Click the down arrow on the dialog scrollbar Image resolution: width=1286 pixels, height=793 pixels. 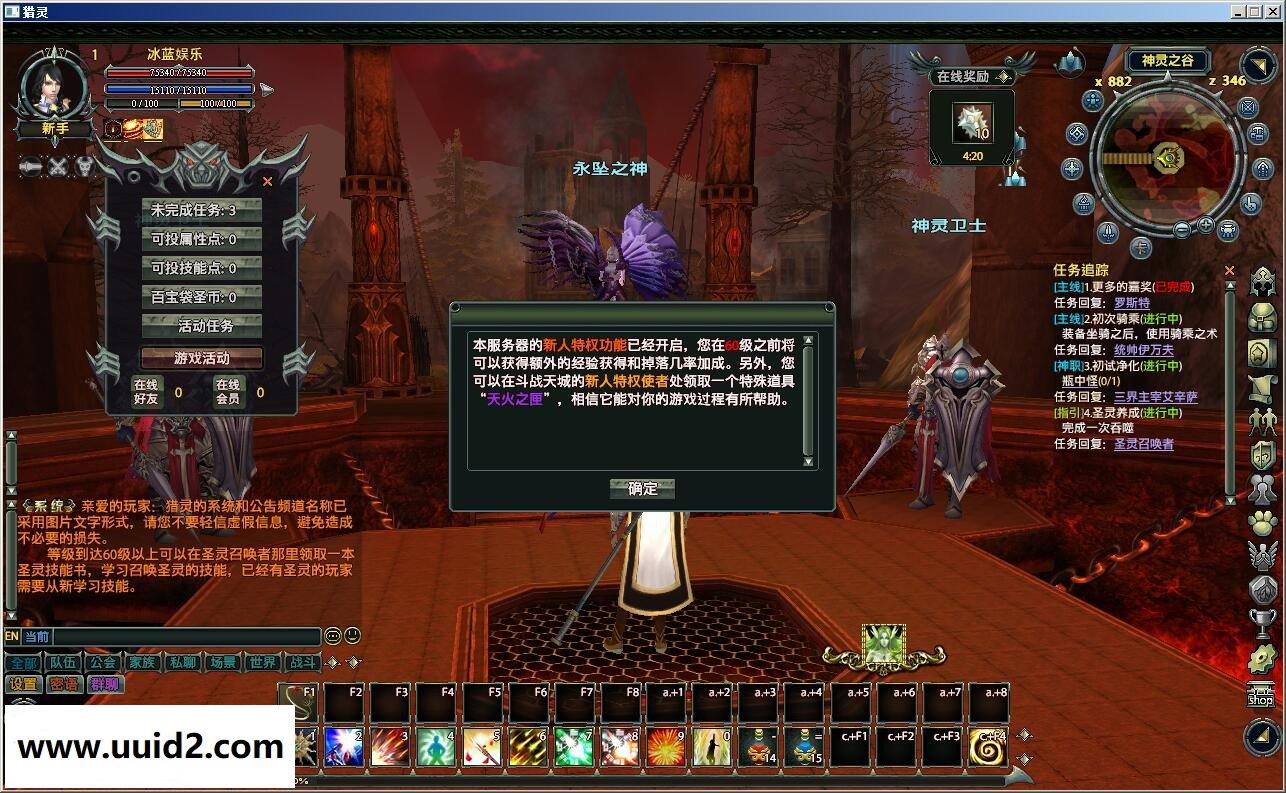click(x=808, y=462)
